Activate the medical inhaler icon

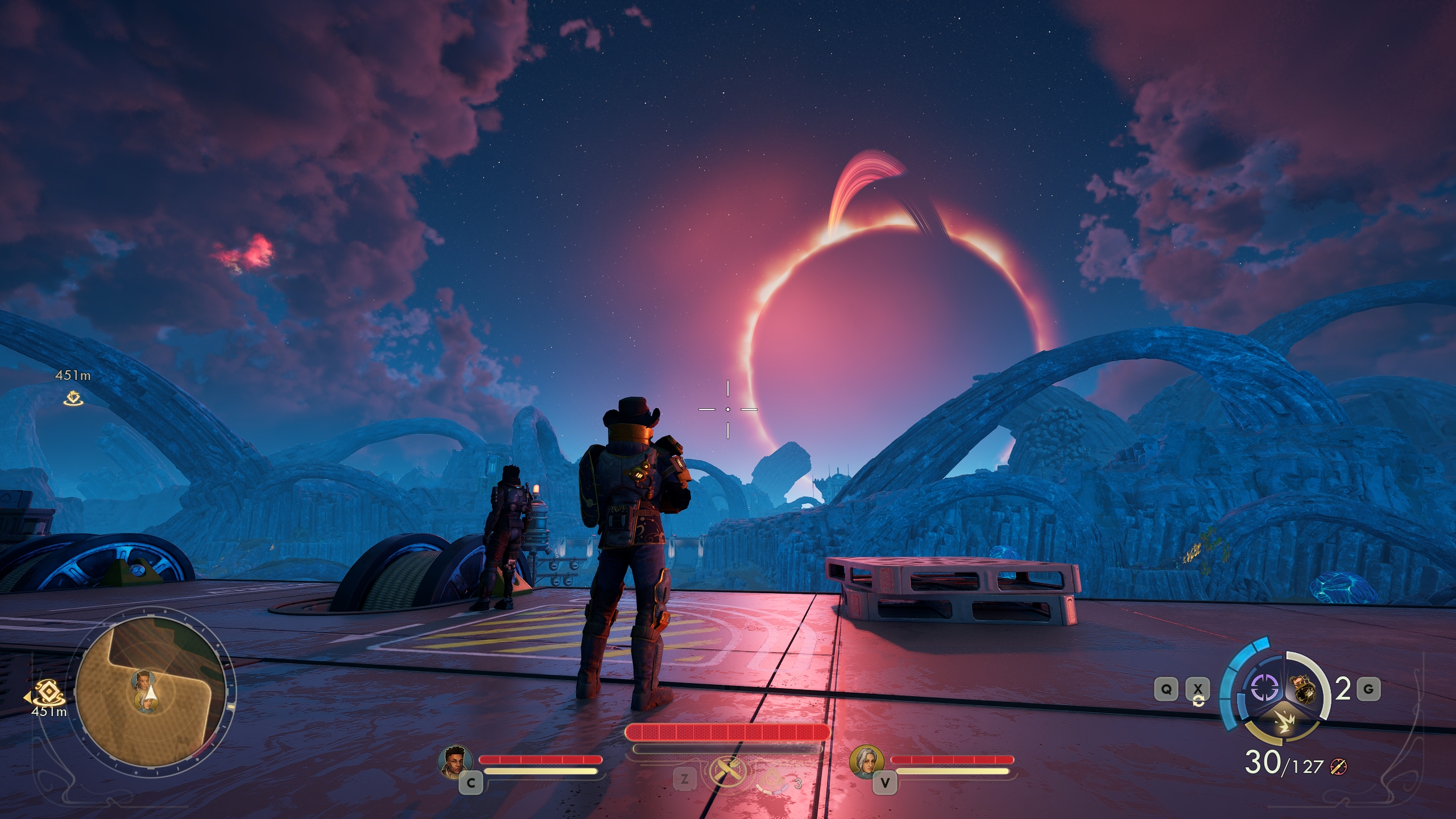coord(772,779)
